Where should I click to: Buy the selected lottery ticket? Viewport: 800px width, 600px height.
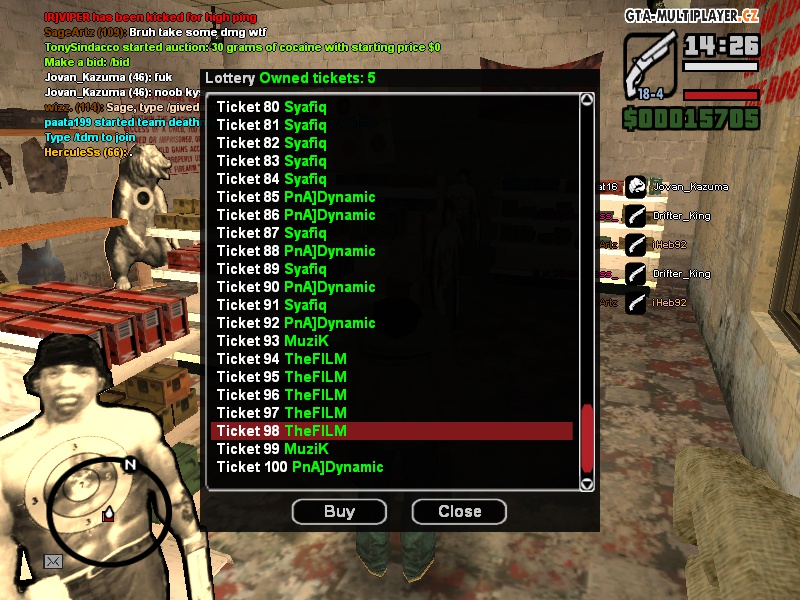(339, 512)
